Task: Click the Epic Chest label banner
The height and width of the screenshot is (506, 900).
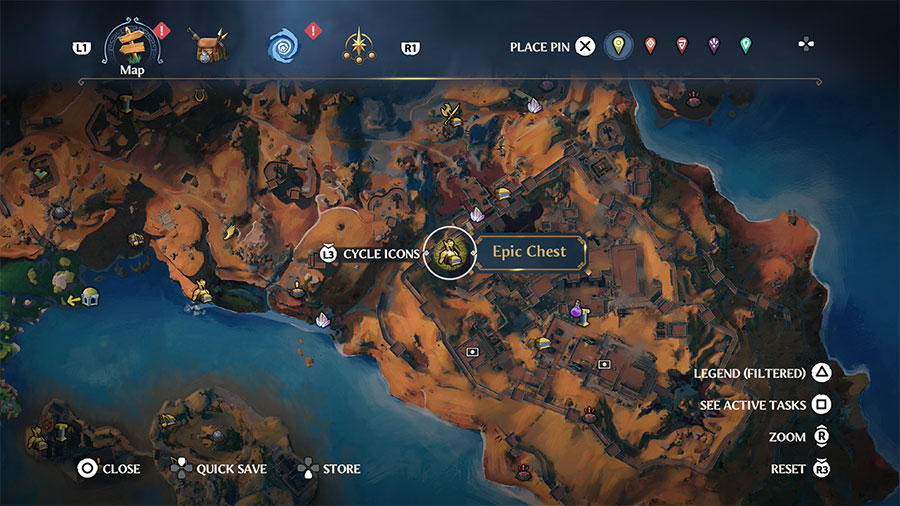Action: (x=529, y=252)
